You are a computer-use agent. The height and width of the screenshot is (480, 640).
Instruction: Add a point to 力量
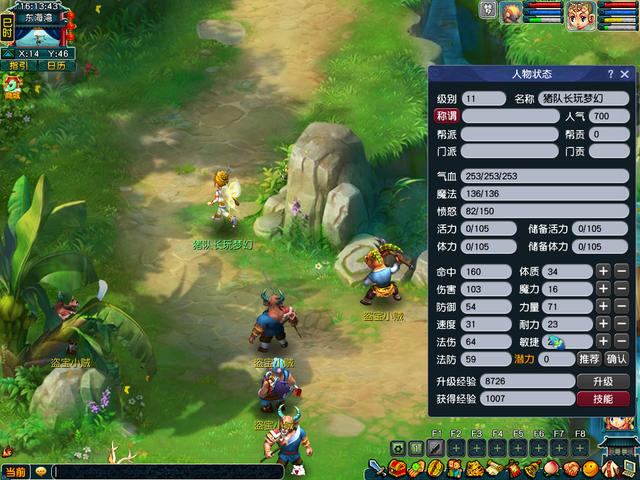[603, 307]
